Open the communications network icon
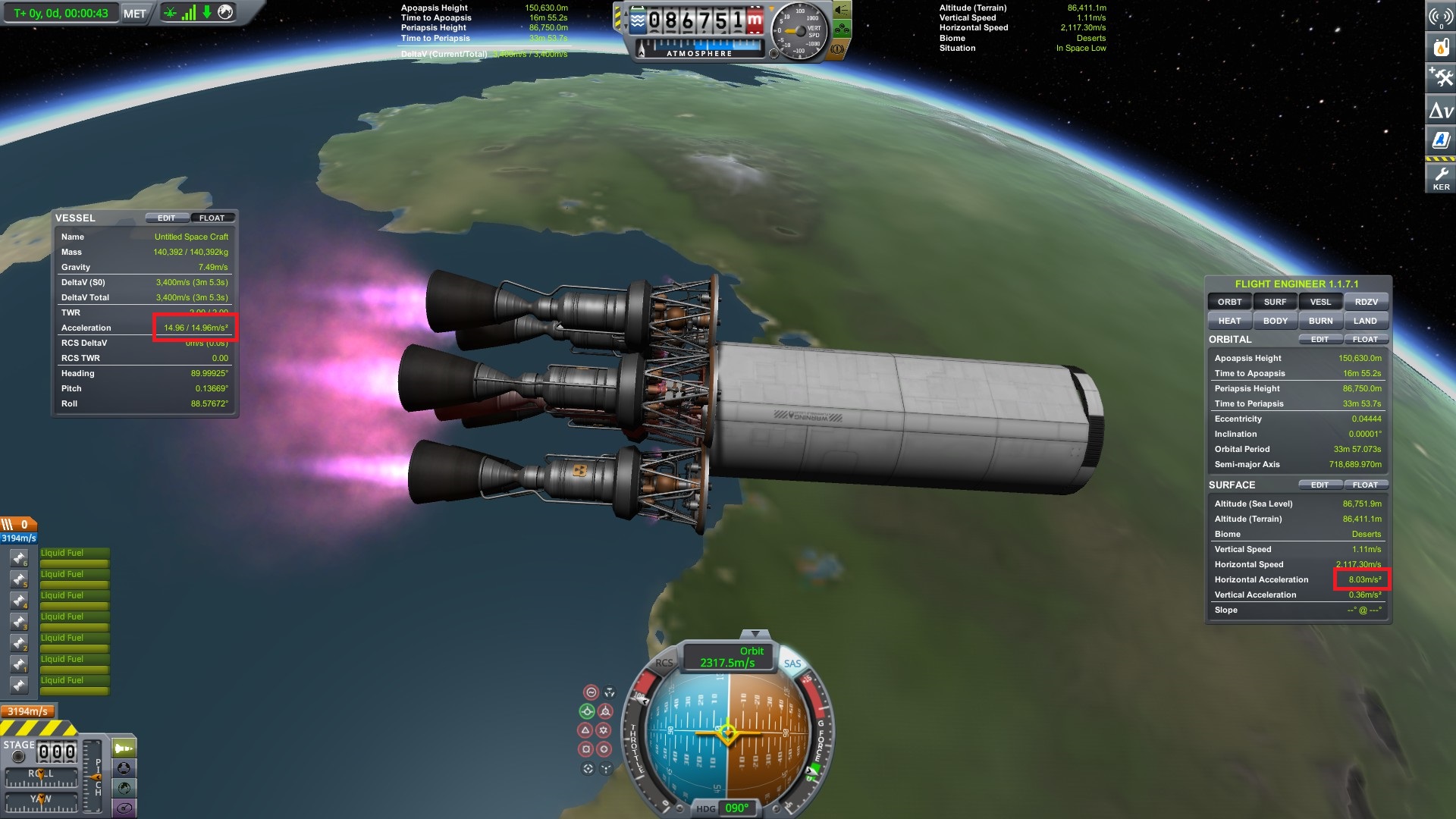 (x=1442, y=17)
